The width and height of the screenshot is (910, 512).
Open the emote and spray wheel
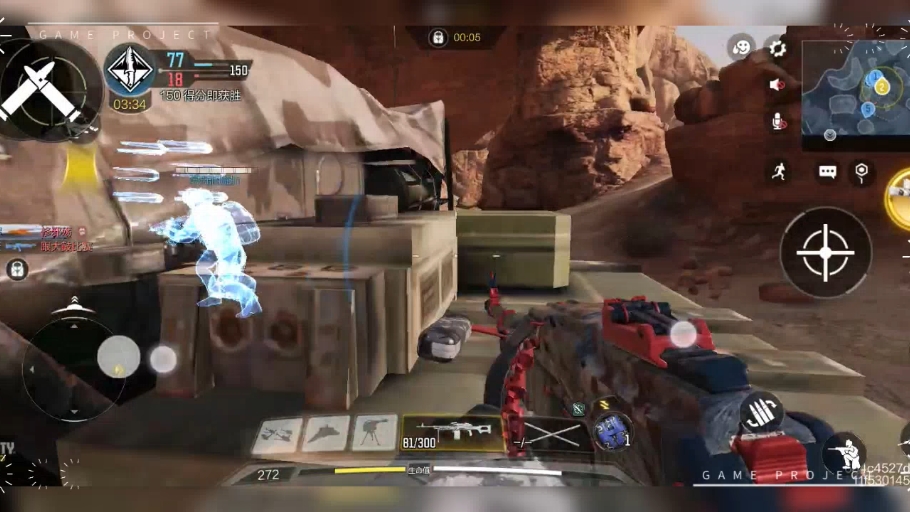(x=740, y=47)
